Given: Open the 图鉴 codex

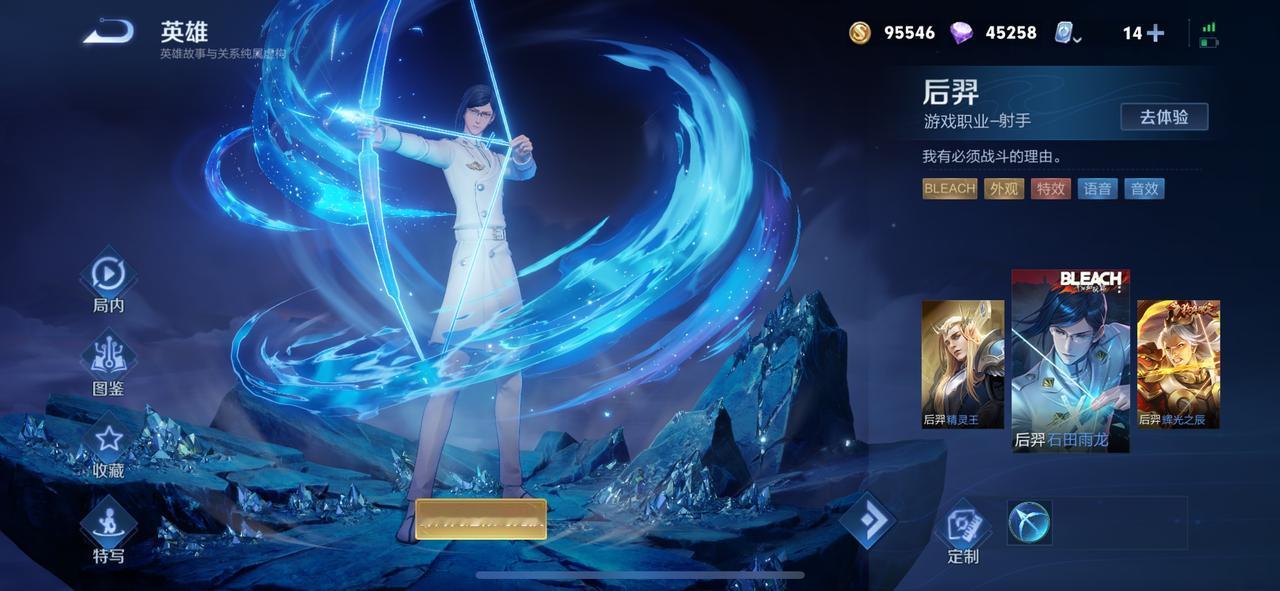Looking at the screenshot, I should [x=108, y=364].
